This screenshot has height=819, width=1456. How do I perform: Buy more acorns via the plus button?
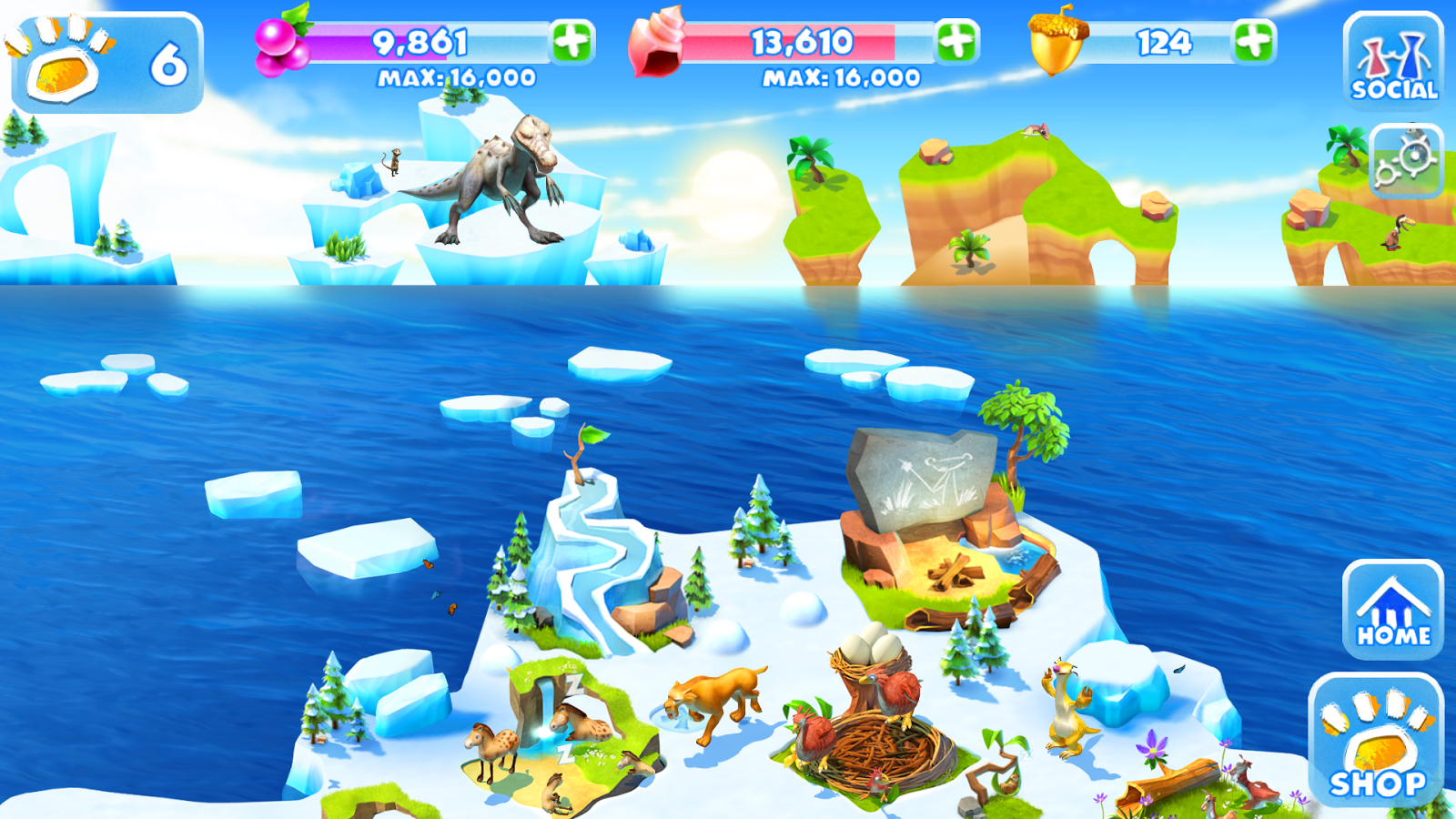pos(1254,39)
